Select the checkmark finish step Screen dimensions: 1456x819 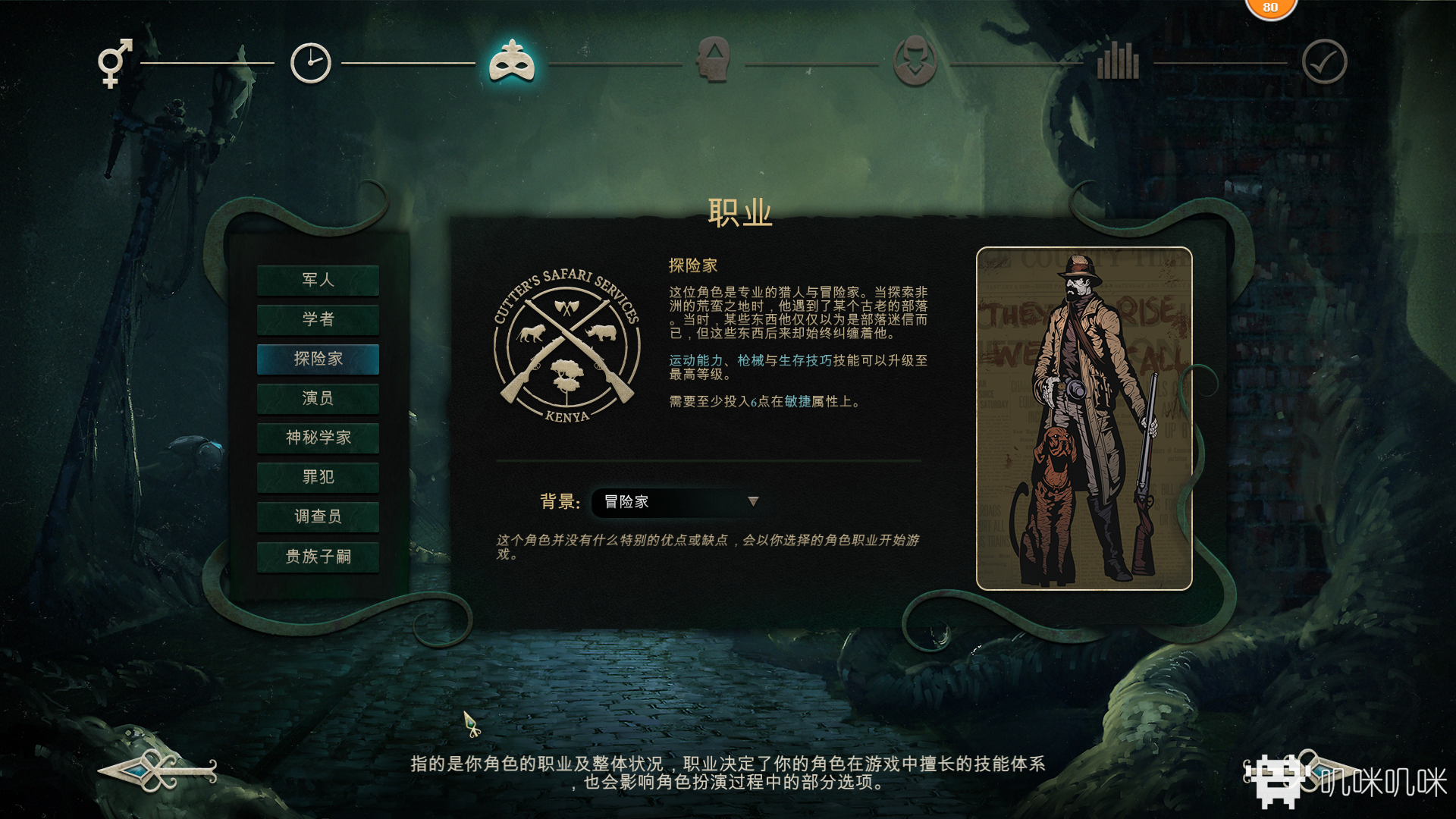coord(1324,62)
